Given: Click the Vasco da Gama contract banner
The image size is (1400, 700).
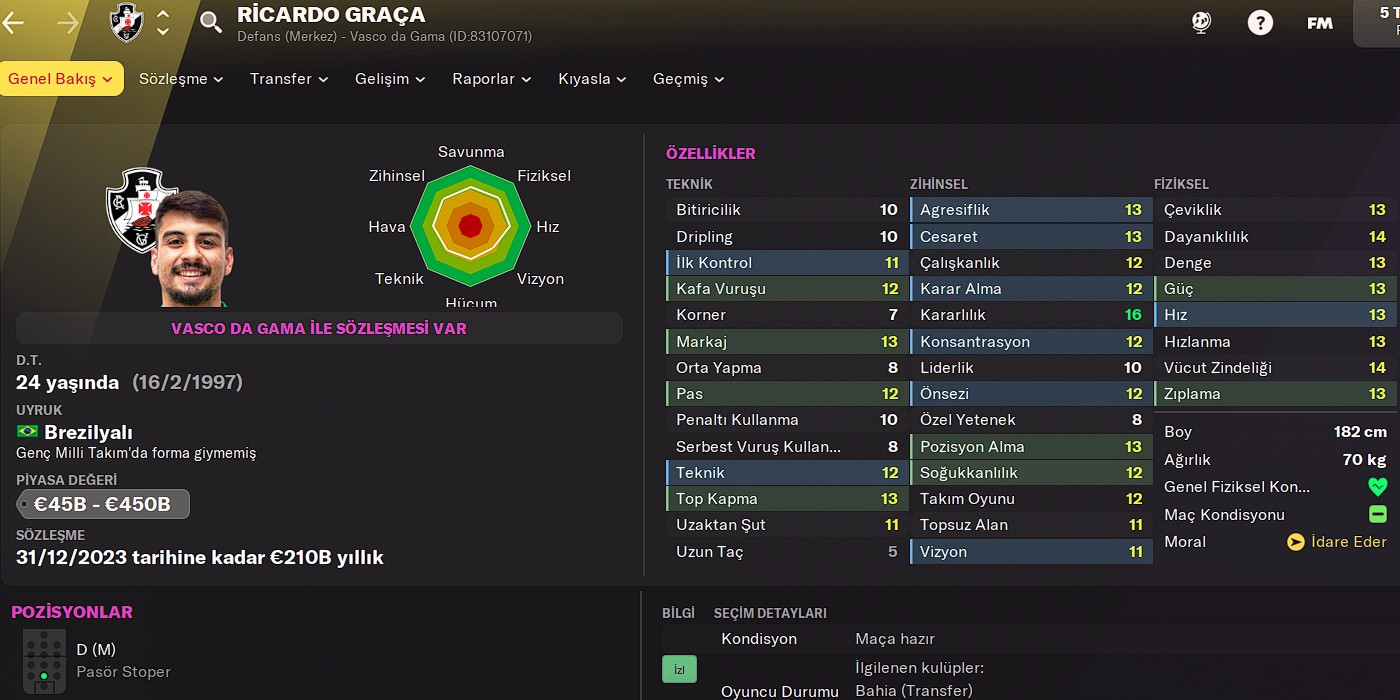Looking at the screenshot, I should point(319,328).
